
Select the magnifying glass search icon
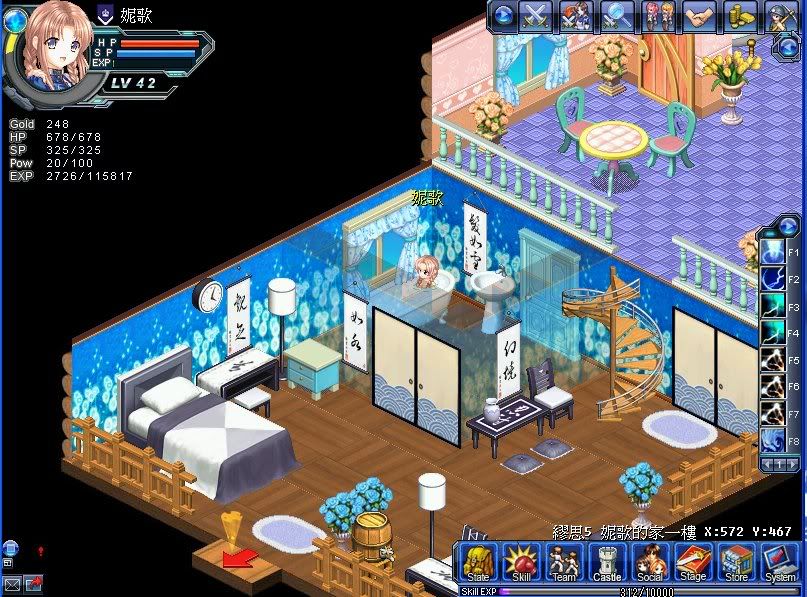(617, 16)
